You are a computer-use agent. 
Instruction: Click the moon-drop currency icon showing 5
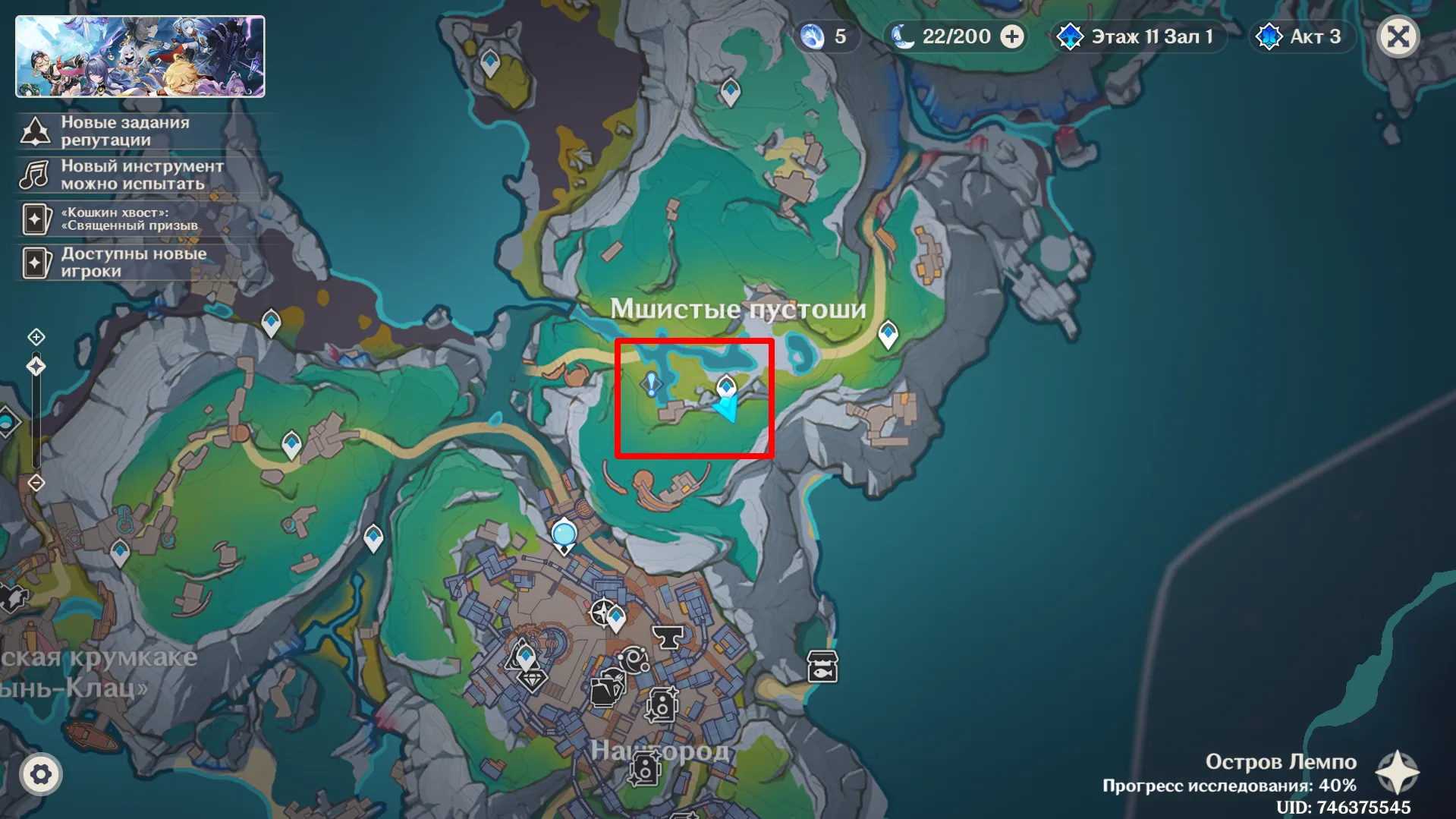(813, 36)
